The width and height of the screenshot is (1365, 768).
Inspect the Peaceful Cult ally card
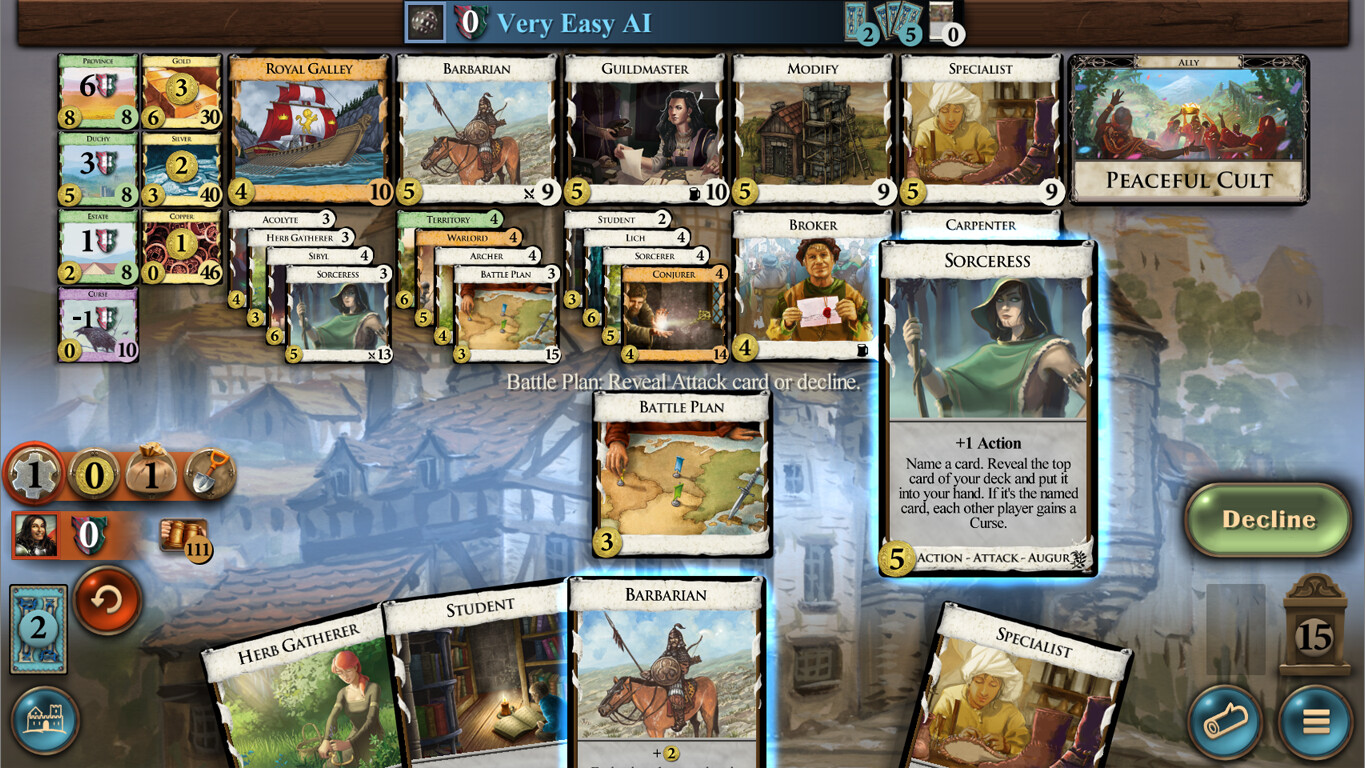[1186, 130]
